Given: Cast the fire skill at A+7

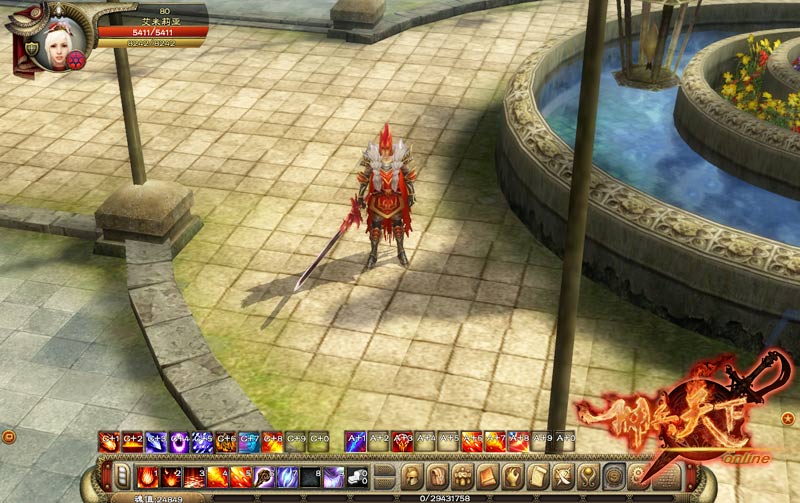Looking at the screenshot, I should tap(495, 441).
